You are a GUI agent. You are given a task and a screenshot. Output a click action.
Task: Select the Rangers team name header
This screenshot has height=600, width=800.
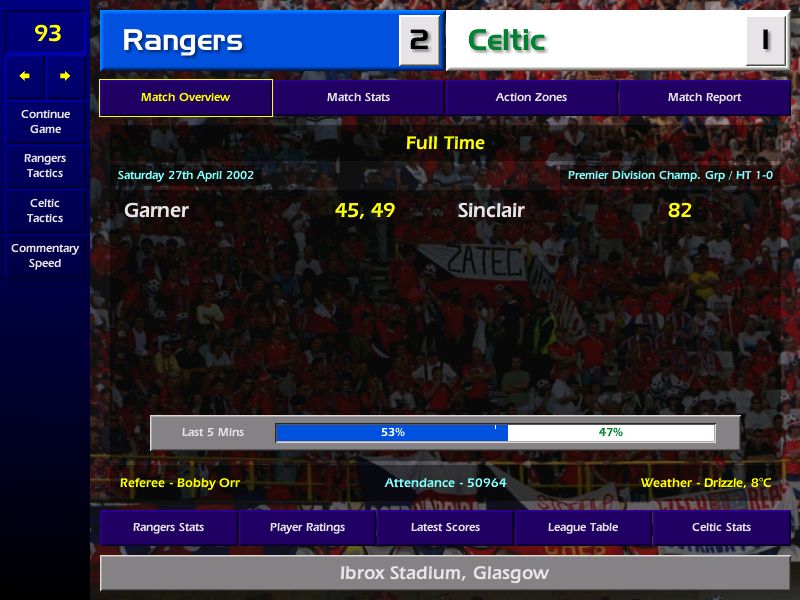click(x=182, y=41)
